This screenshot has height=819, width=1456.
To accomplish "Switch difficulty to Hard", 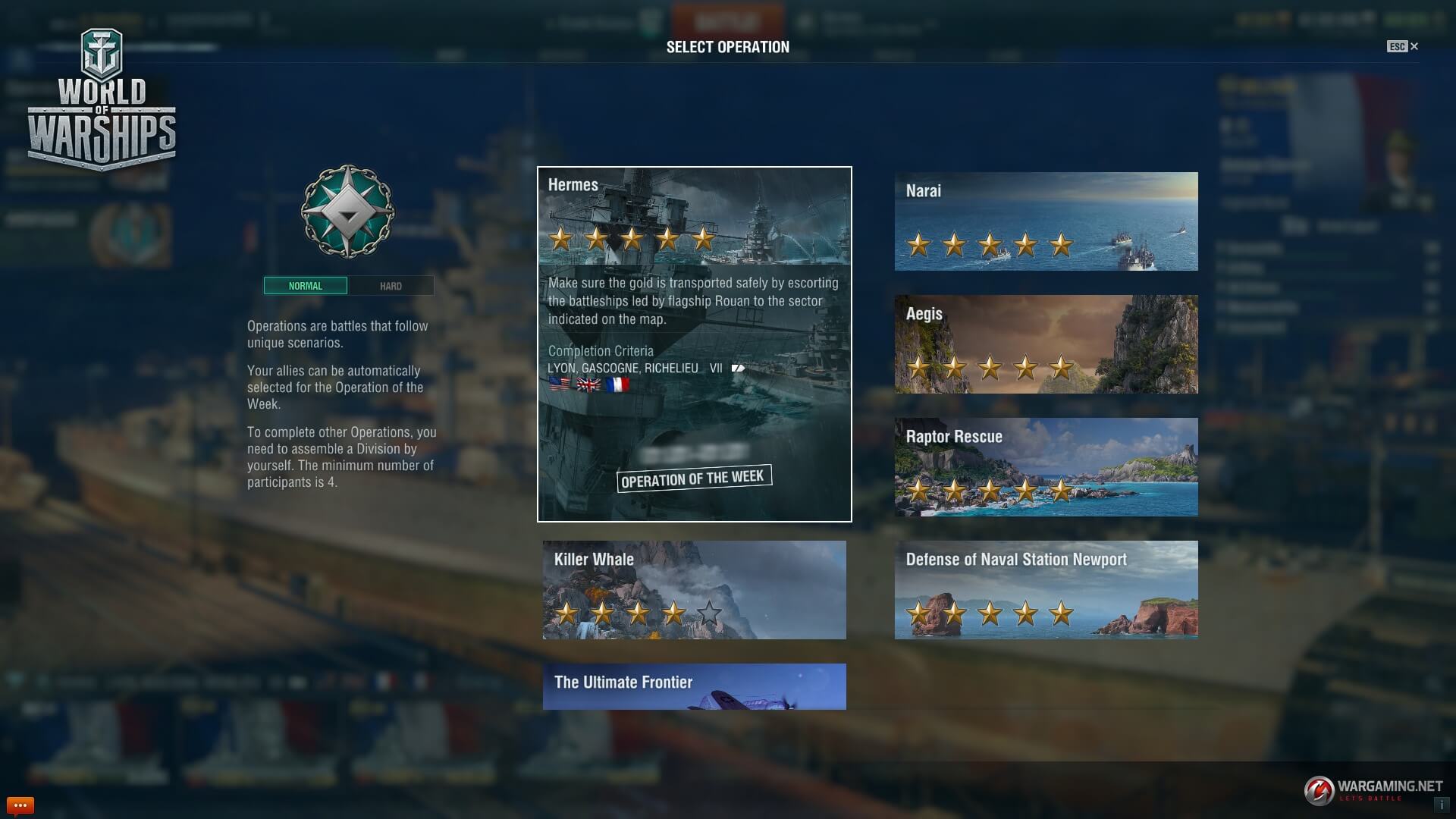I will pyautogui.click(x=391, y=286).
